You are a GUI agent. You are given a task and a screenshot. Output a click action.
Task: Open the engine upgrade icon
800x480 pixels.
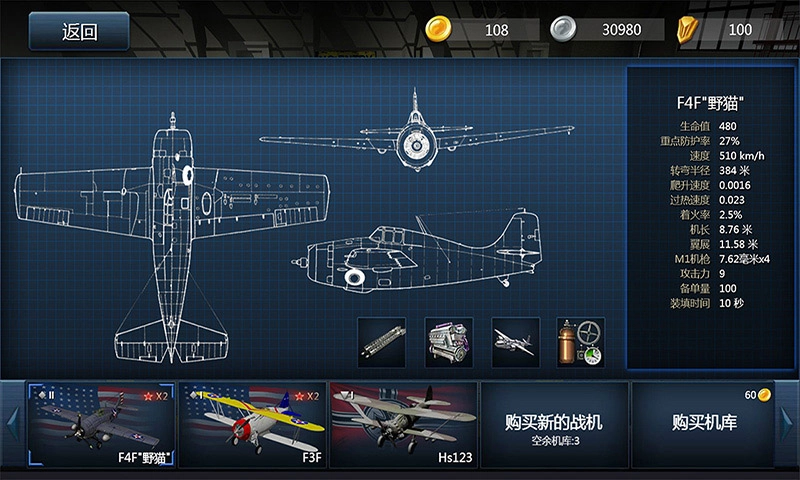[x=448, y=342]
